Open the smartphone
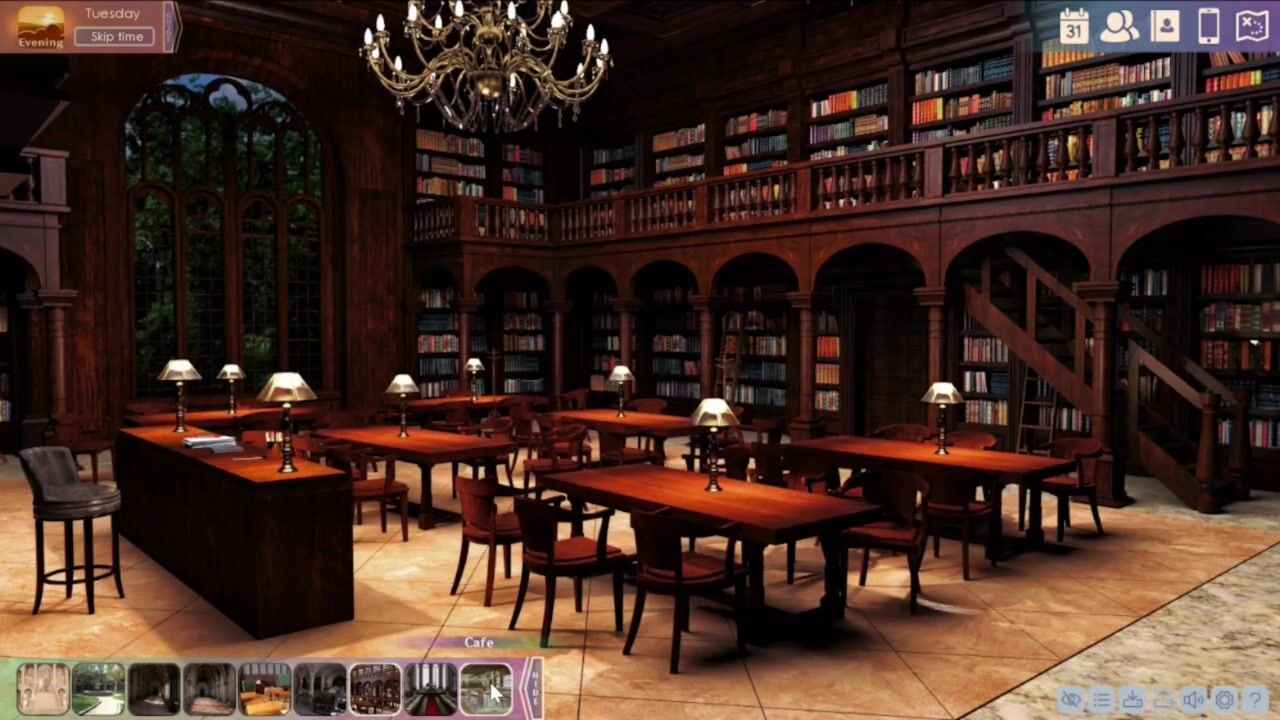This screenshot has height=720, width=1280. pos(1209,26)
